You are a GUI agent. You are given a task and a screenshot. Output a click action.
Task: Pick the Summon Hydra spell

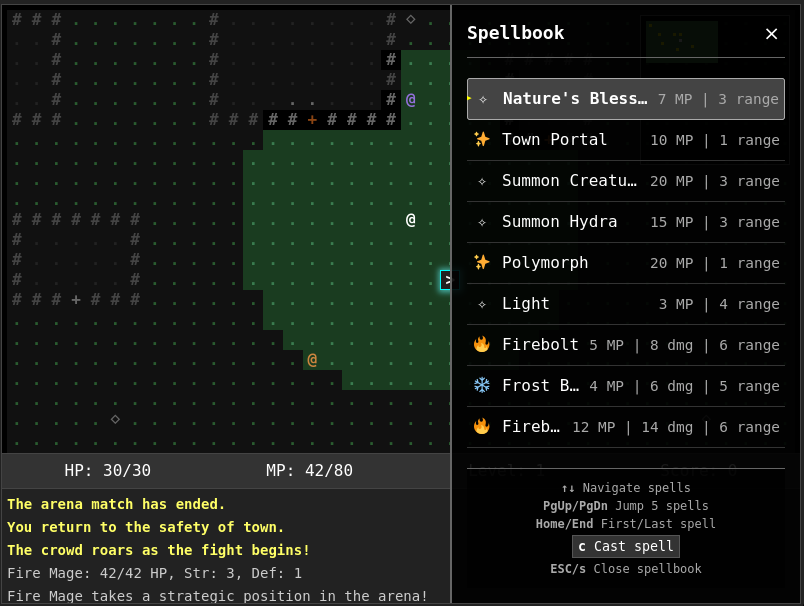(x=626, y=222)
